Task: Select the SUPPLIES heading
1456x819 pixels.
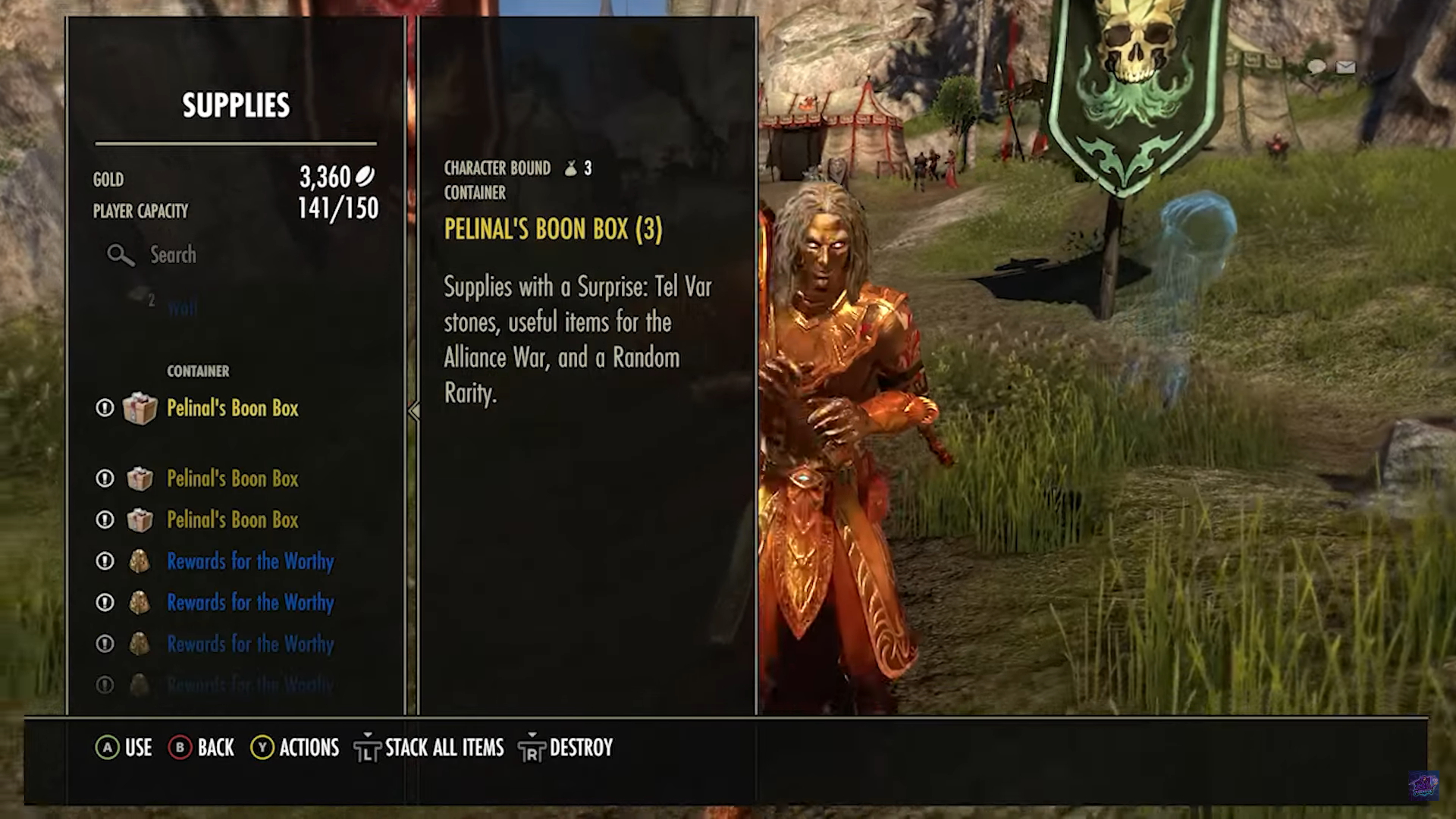Action: coord(235,105)
